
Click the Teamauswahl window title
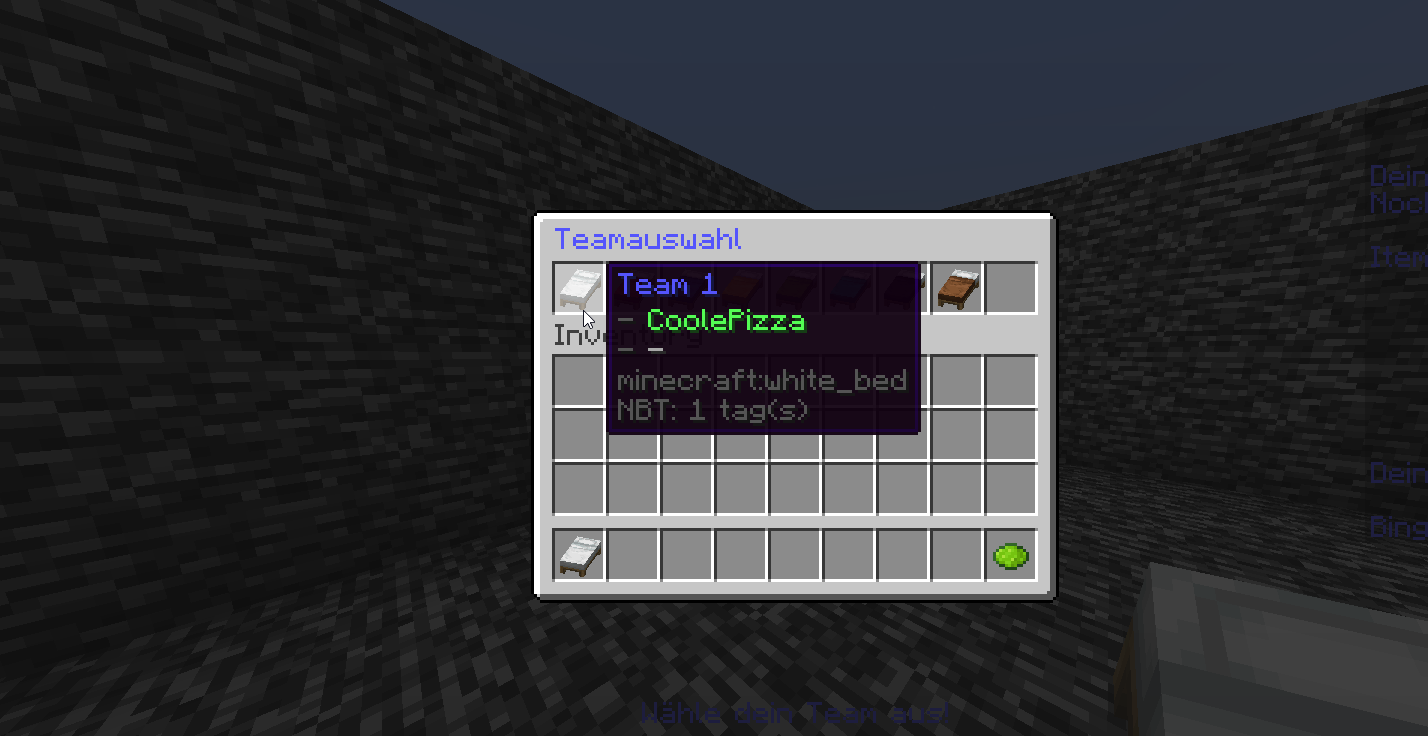click(x=648, y=239)
